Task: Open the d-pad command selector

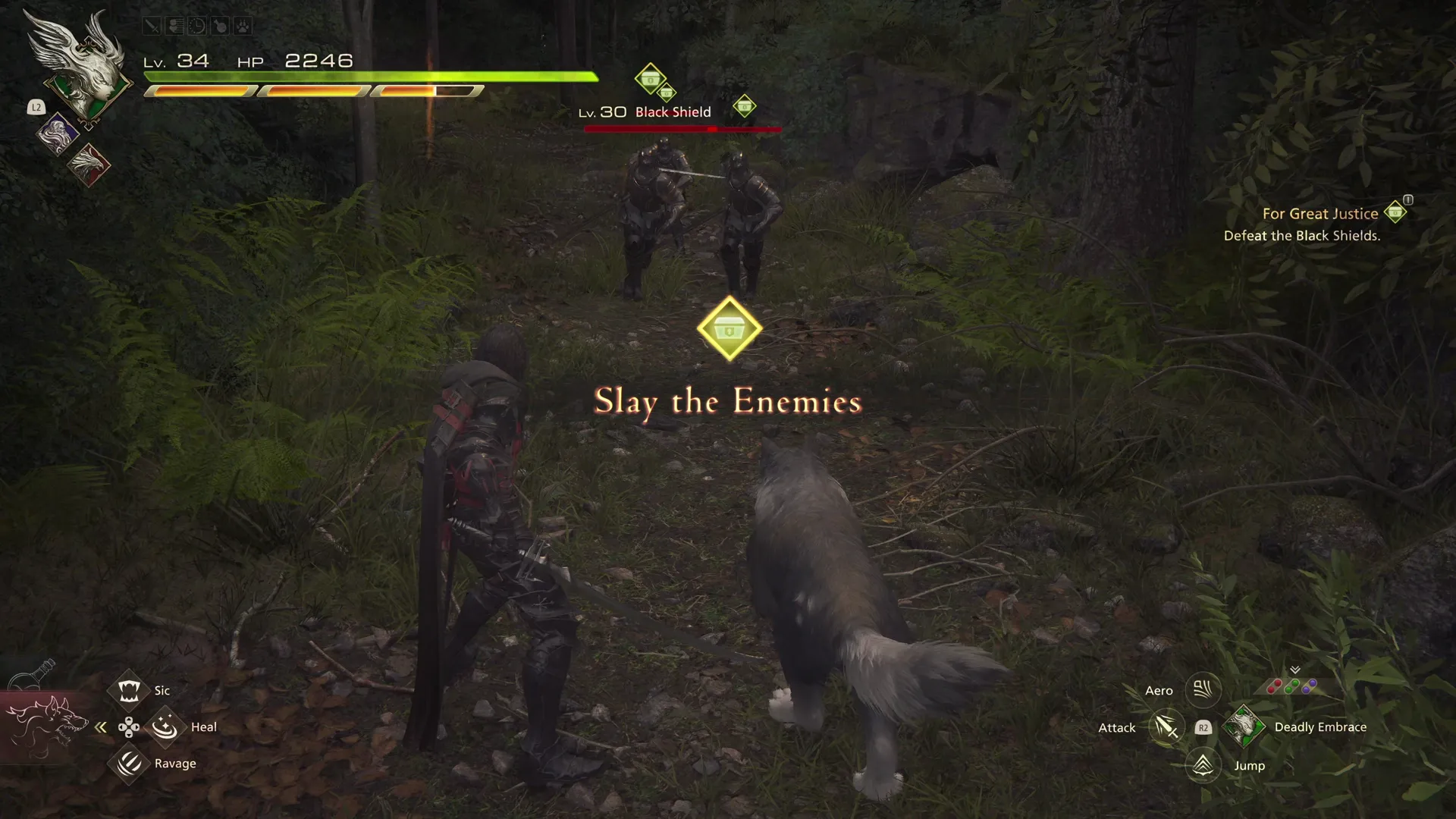Action: pyautogui.click(x=129, y=726)
